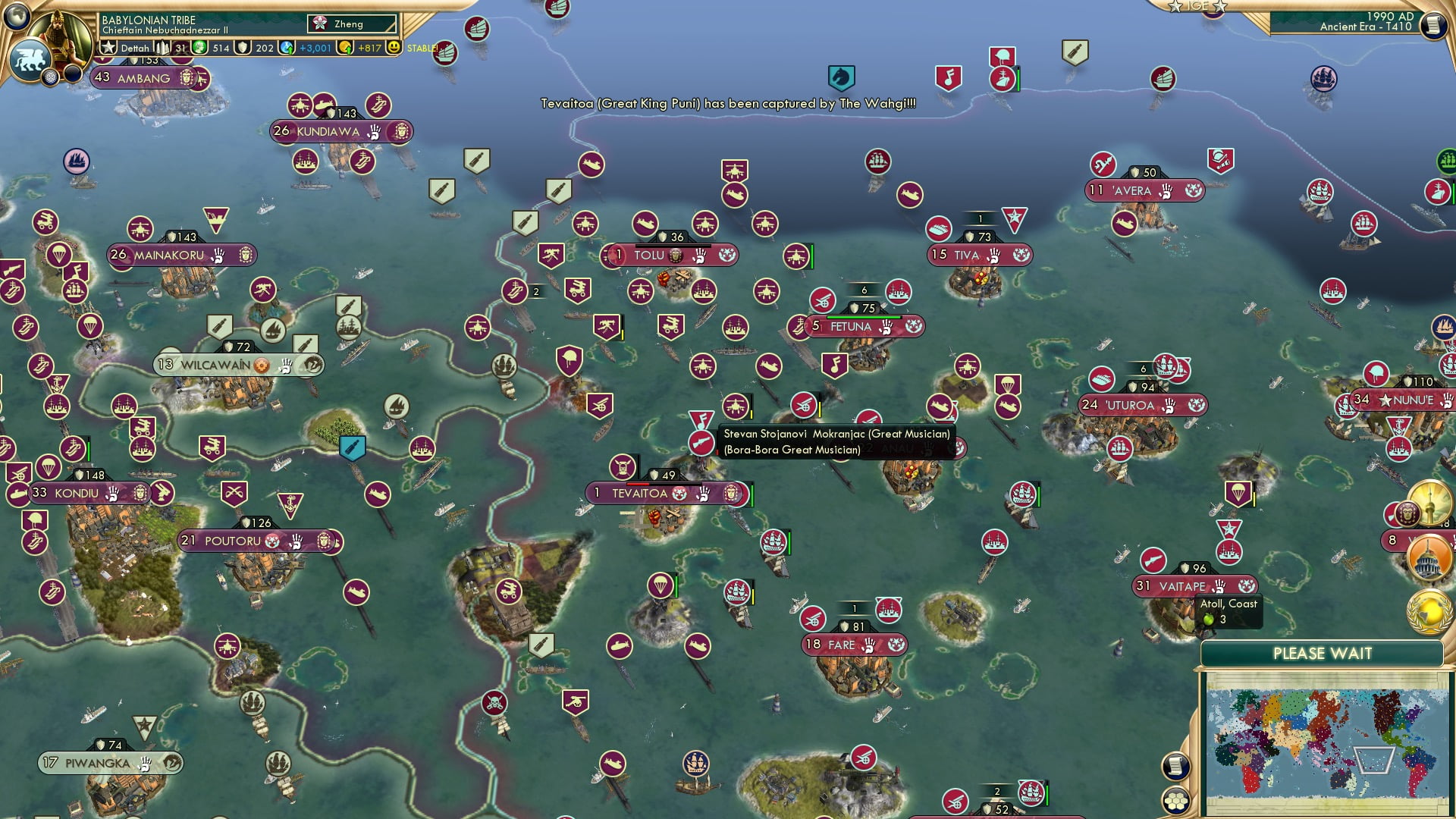Click the golden laurel globe notification

click(1429, 613)
